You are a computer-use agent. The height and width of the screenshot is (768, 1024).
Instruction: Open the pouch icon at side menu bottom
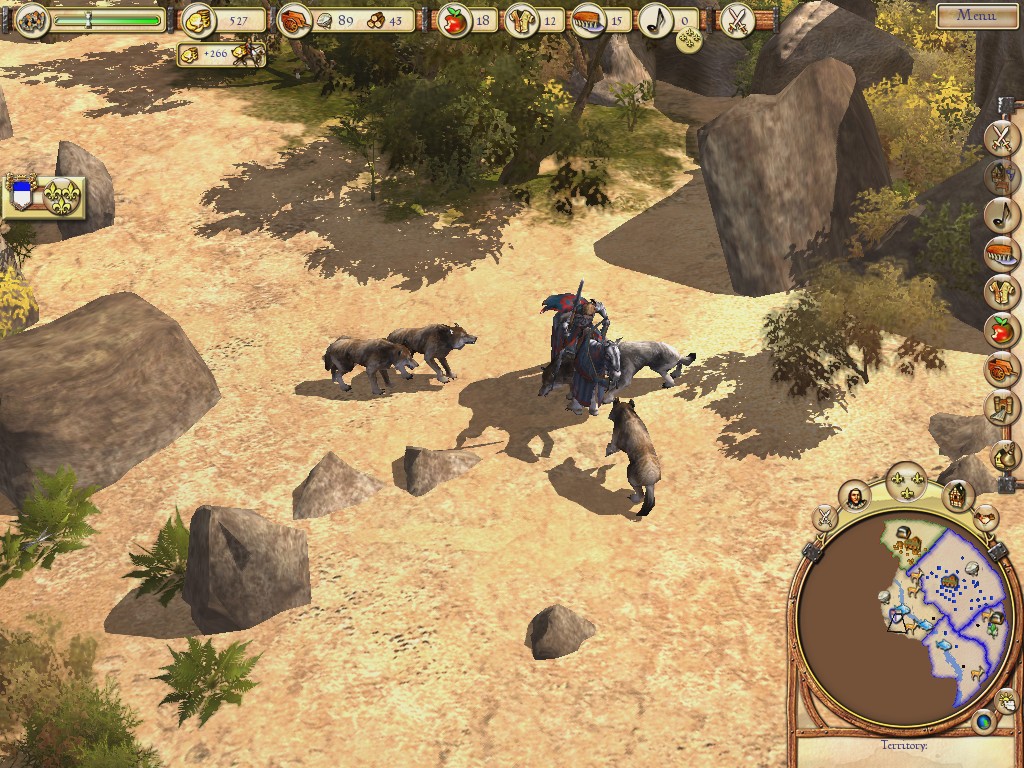pos(1004,456)
